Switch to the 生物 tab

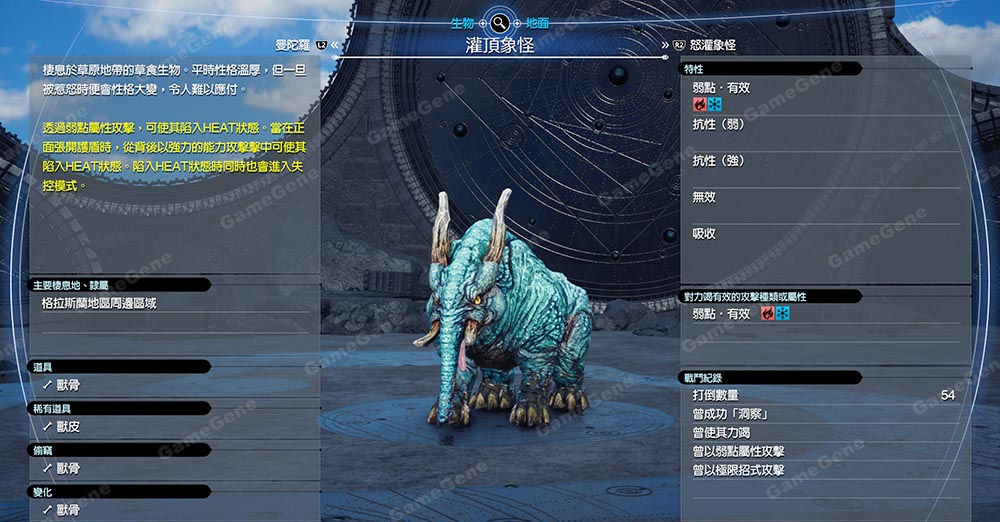[x=463, y=22]
